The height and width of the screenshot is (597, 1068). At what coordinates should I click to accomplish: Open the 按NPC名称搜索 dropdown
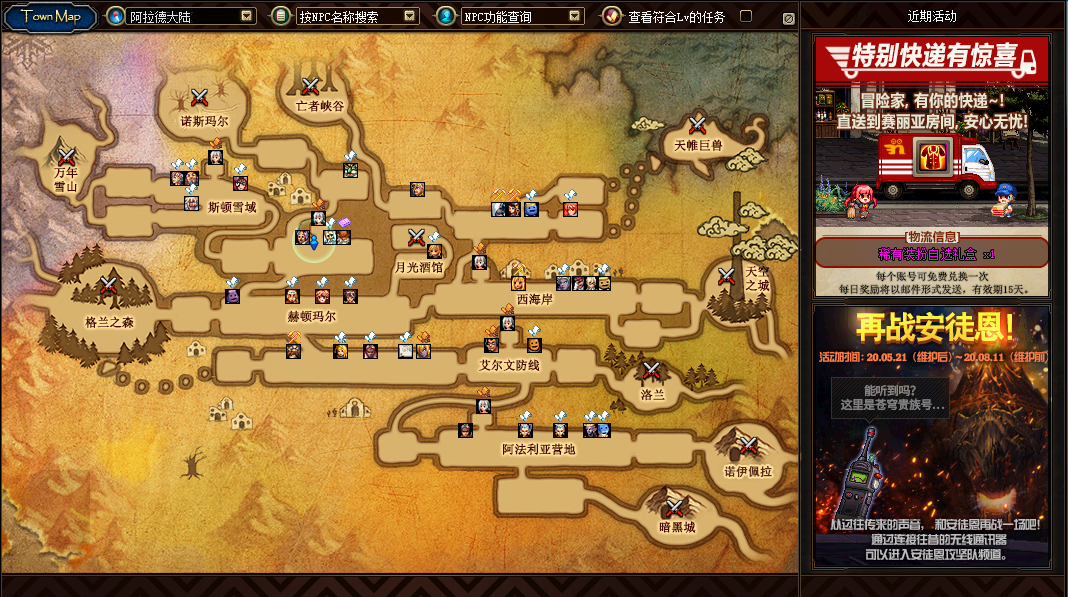click(x=410, y=16)
